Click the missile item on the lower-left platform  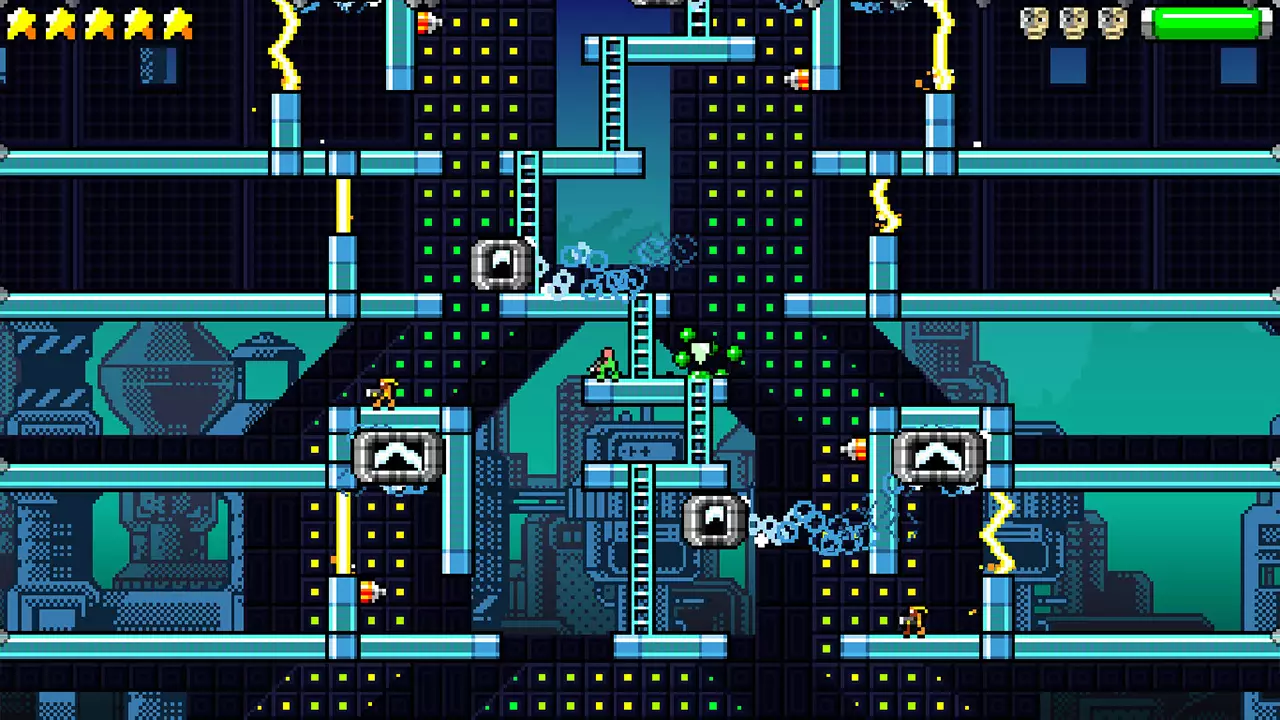coord(370,592)
